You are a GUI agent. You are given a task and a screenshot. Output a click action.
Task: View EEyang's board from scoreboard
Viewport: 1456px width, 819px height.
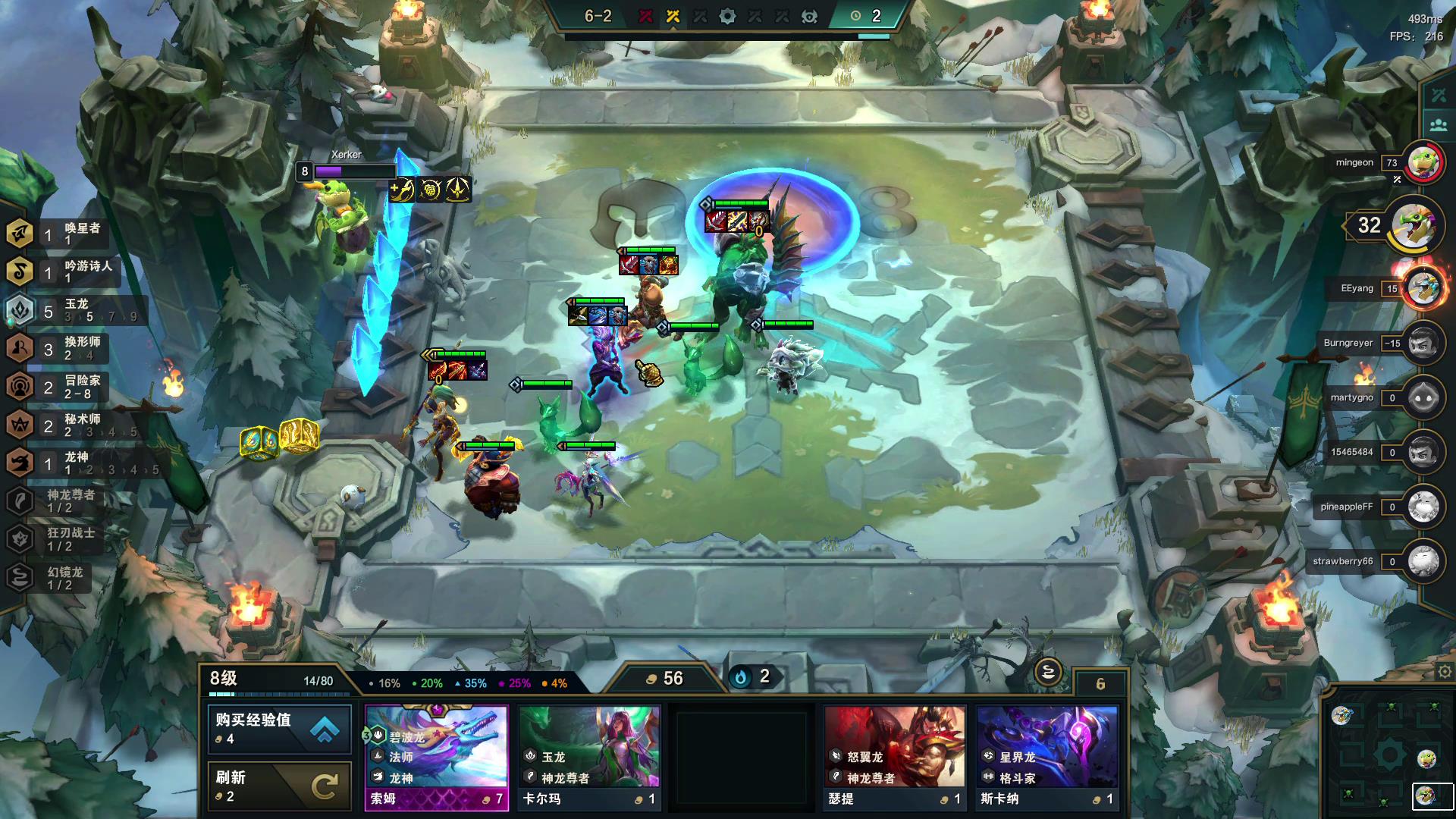click(1422, 288)
